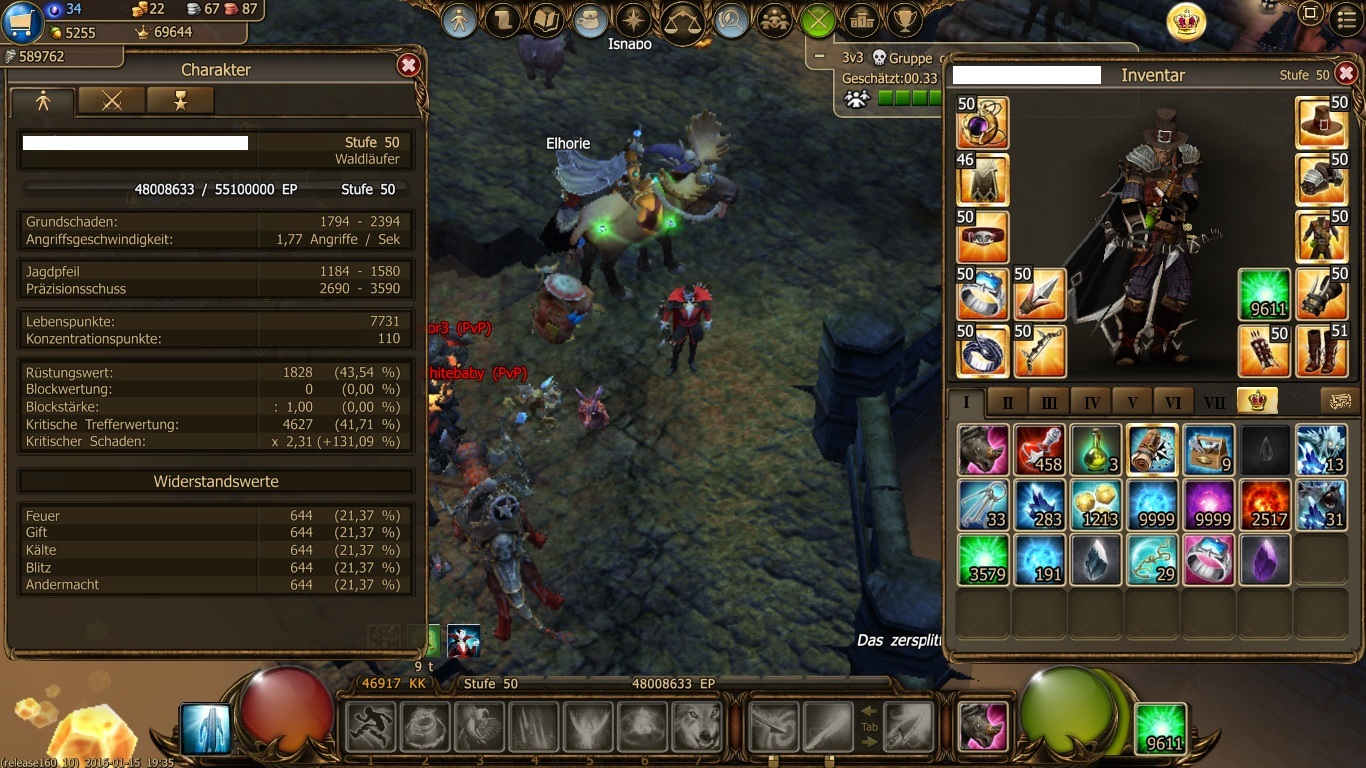Switch to the crossed swords character tab

111,100
